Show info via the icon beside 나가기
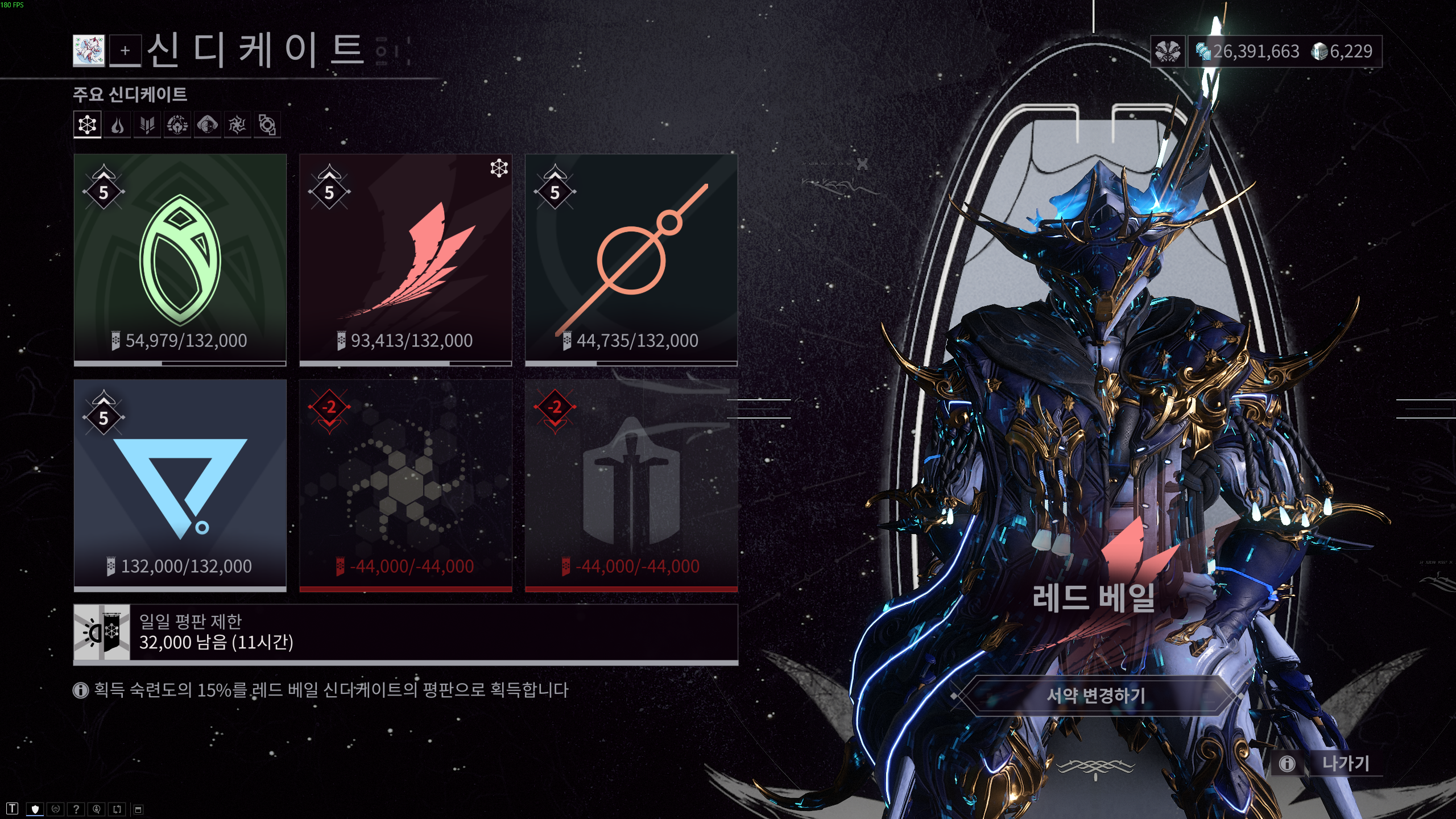Viewport: 1456px width, 819px height. point(1287,763)
